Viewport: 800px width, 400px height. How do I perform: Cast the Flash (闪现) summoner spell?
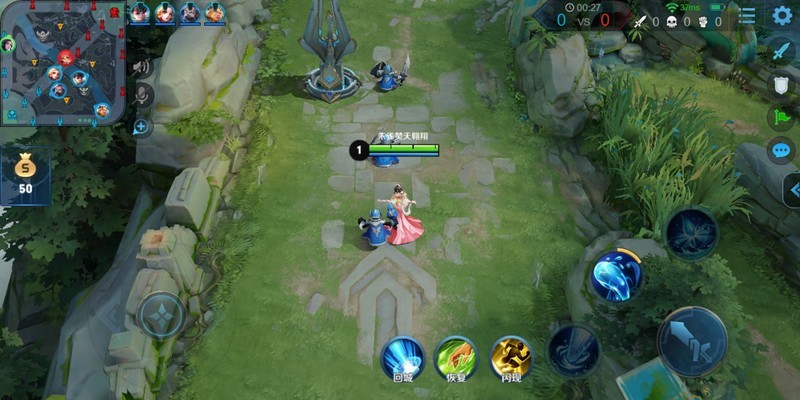pyautogui.click(x=510, y=356)
